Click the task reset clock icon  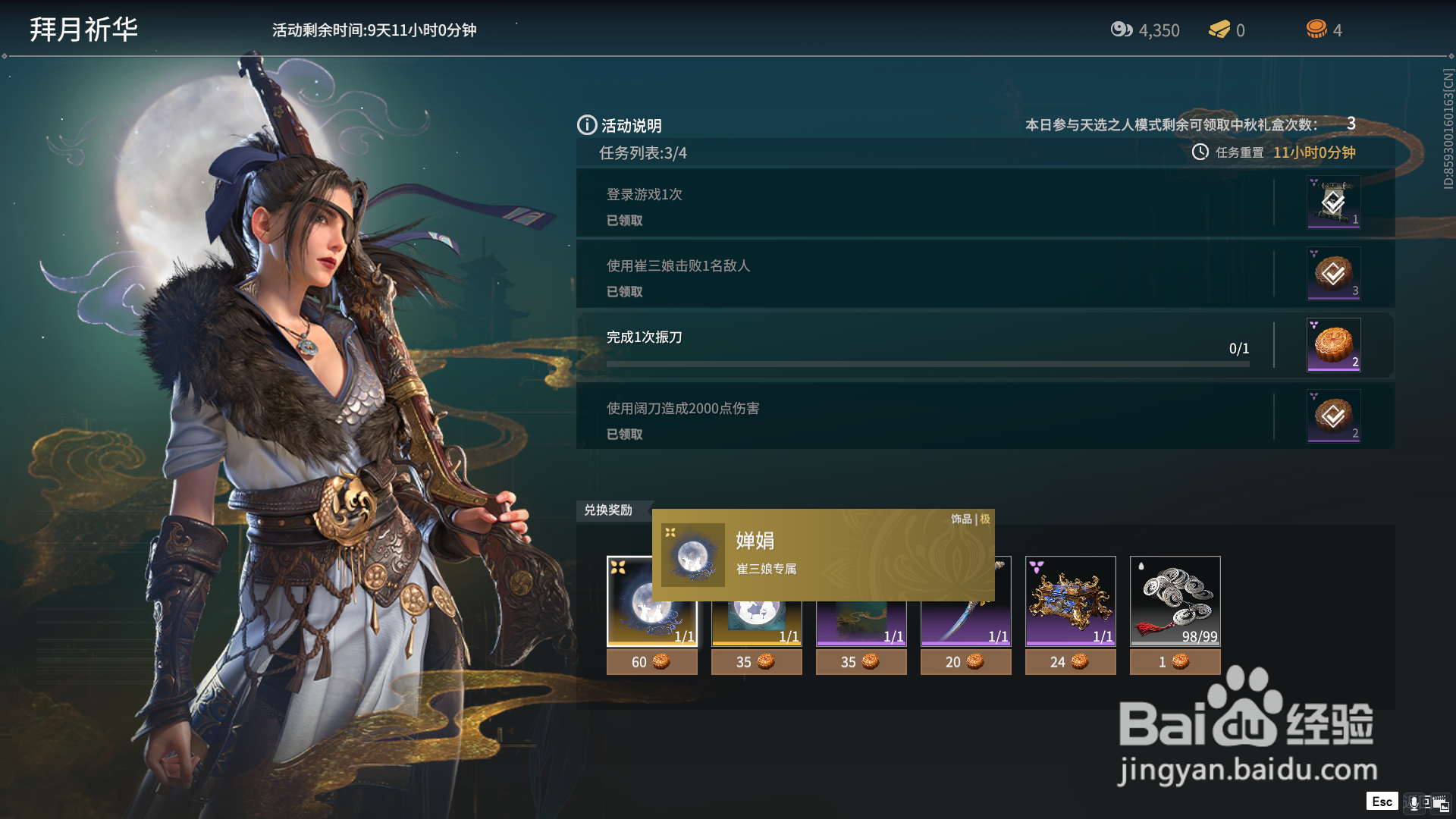click(x=1200, y=152)
